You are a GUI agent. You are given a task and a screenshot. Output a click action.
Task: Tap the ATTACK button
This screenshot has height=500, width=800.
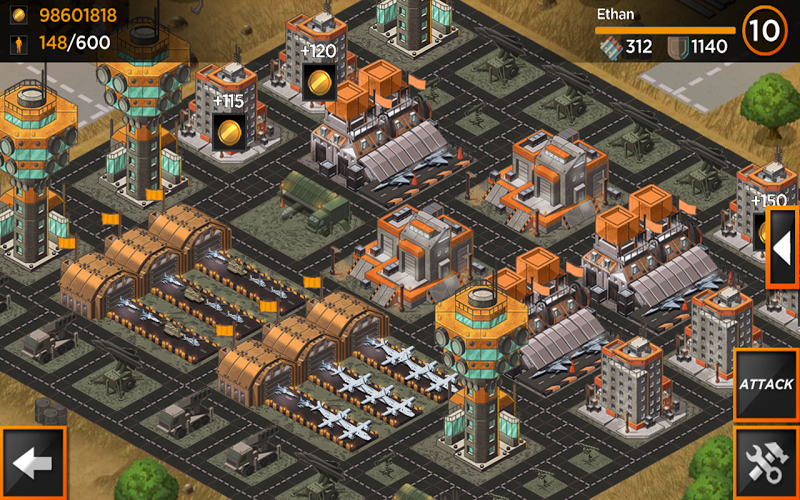tap(765, 384)
